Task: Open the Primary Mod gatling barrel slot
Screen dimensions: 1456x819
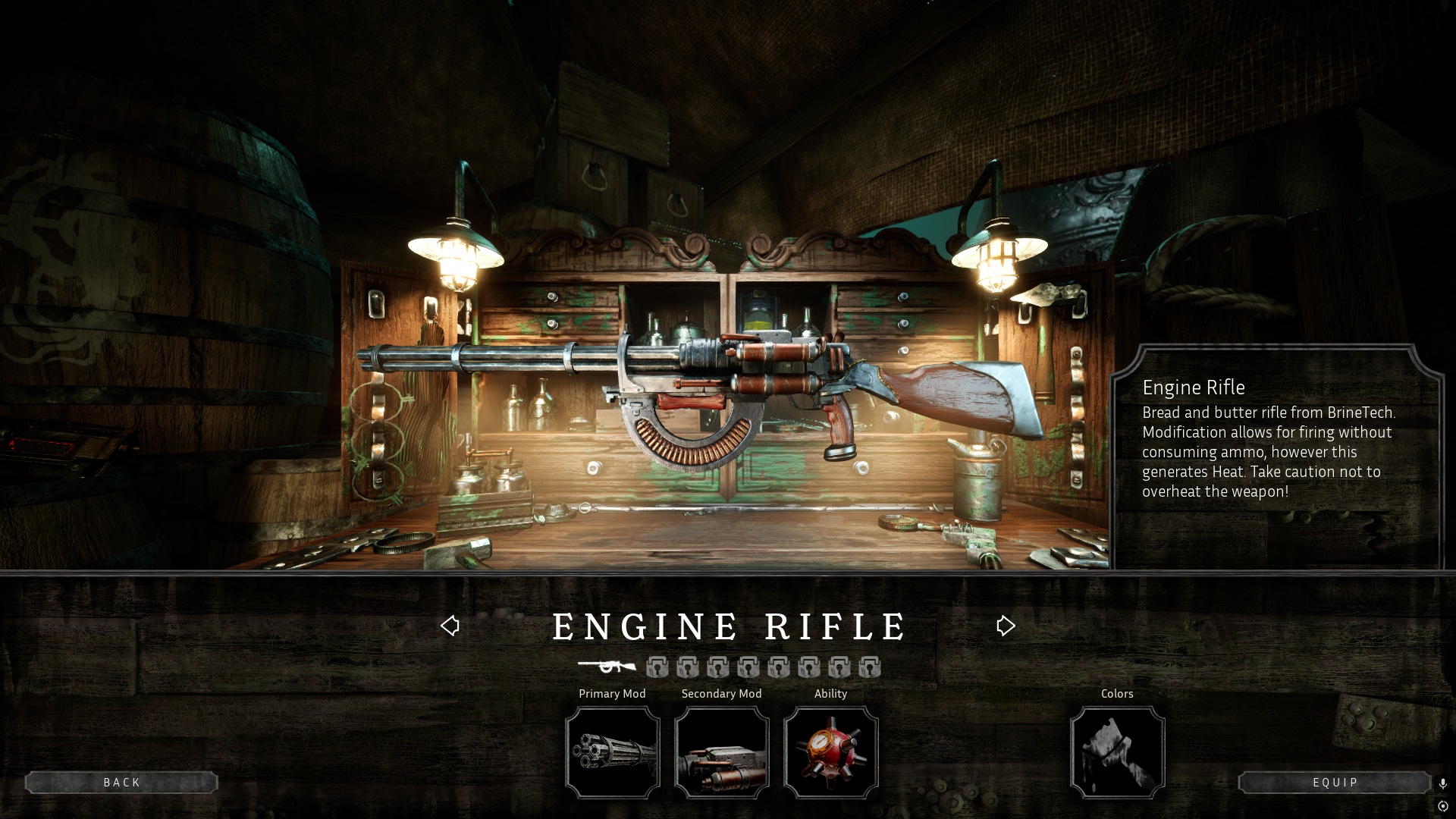Action: (x=612, y=752)
